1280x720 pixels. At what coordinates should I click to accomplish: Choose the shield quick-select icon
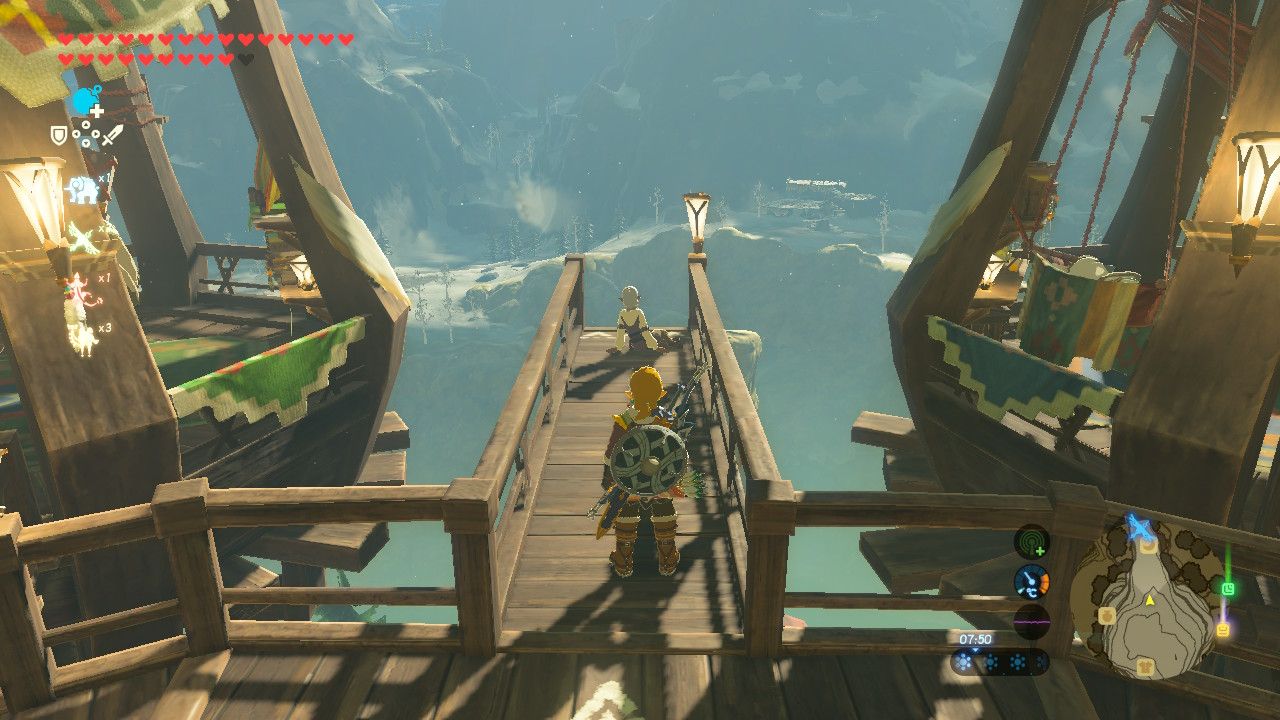pos(60,134)
